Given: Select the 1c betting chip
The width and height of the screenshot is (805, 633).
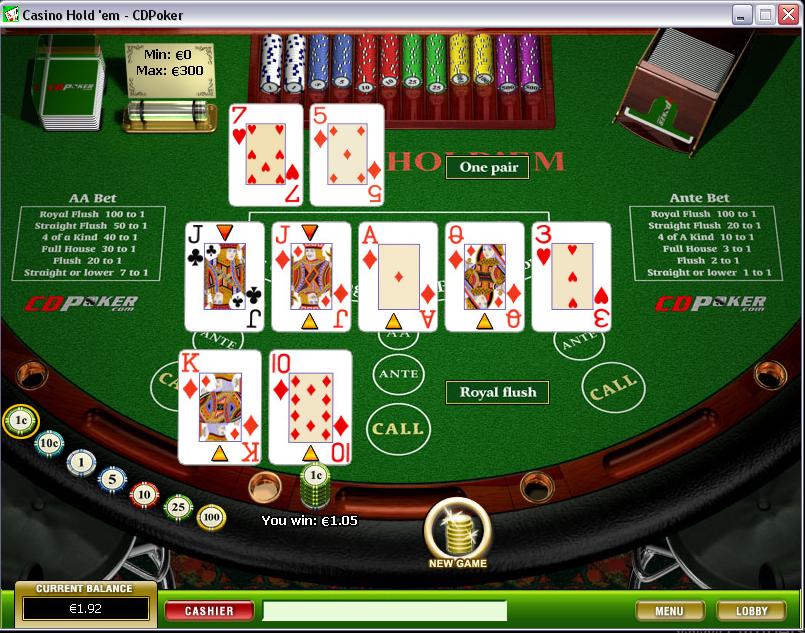Looking at the screenshot, I should pyautogui.click(x=20, y=421).
